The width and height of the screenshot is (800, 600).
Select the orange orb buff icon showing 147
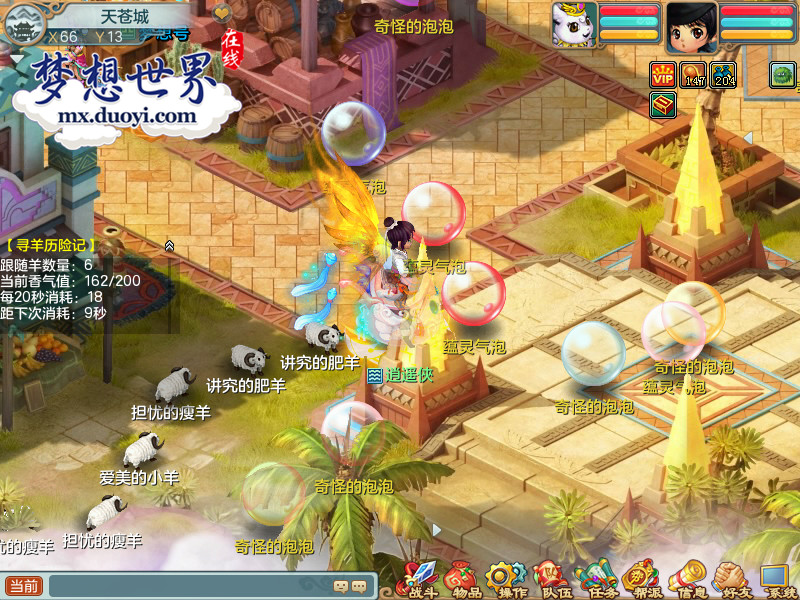pos(694,74)
